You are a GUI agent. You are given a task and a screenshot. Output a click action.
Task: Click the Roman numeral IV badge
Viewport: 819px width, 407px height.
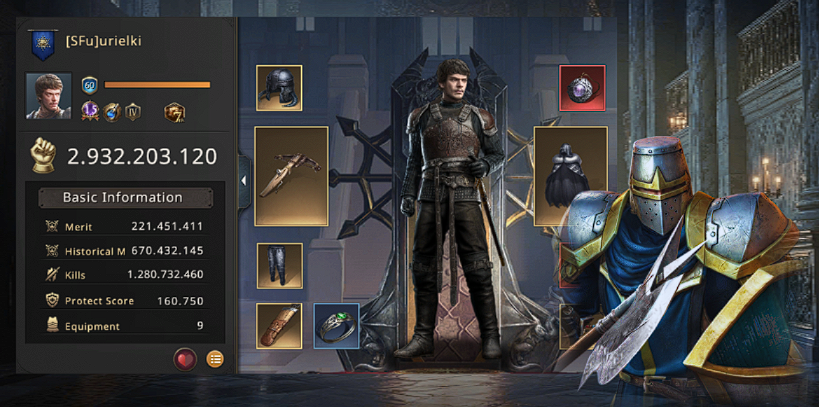coord(133,112)
